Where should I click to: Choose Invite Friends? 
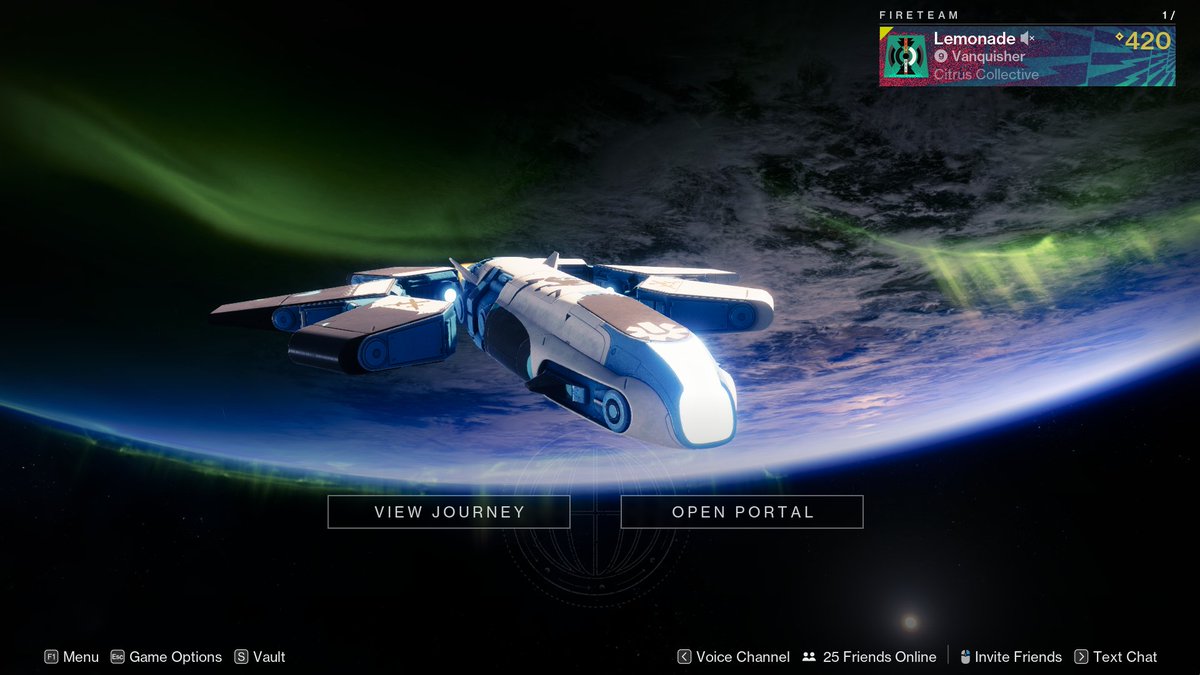1010,657
